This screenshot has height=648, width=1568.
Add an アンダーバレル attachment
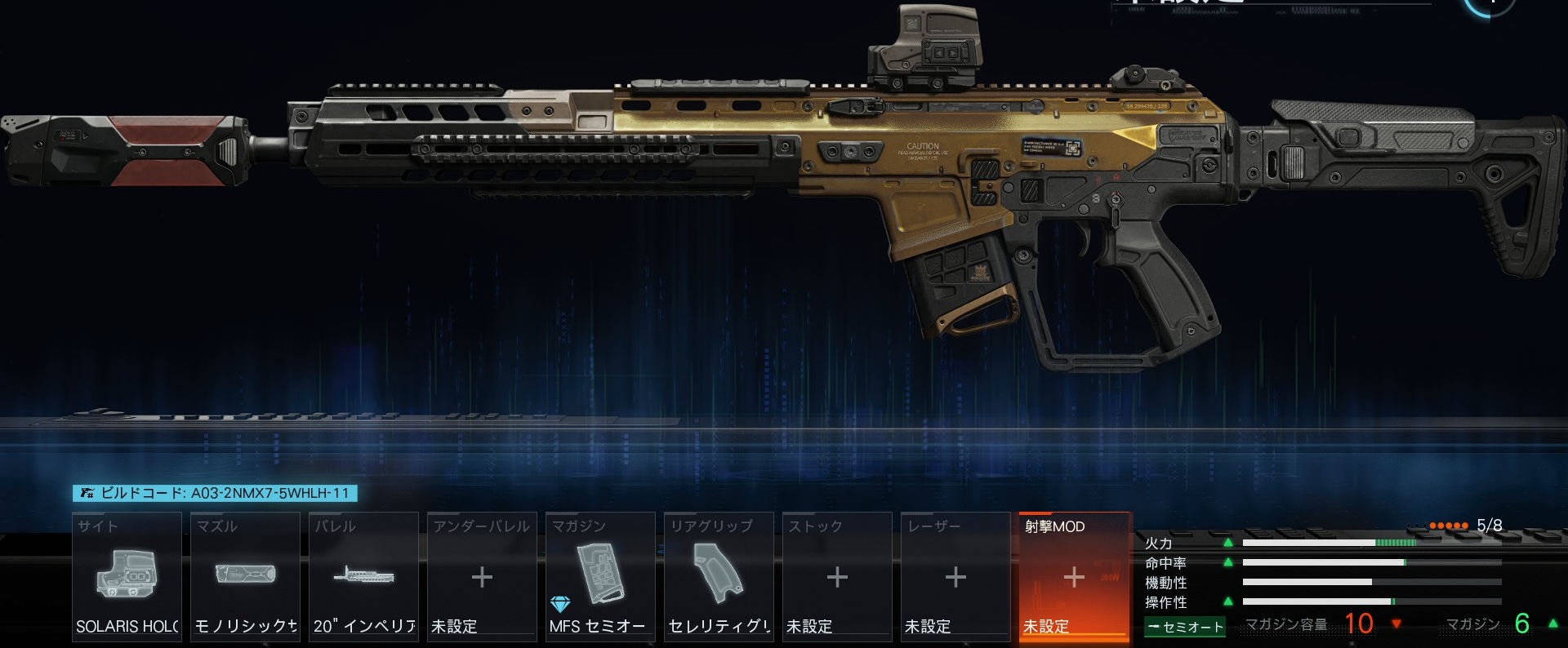482,576
